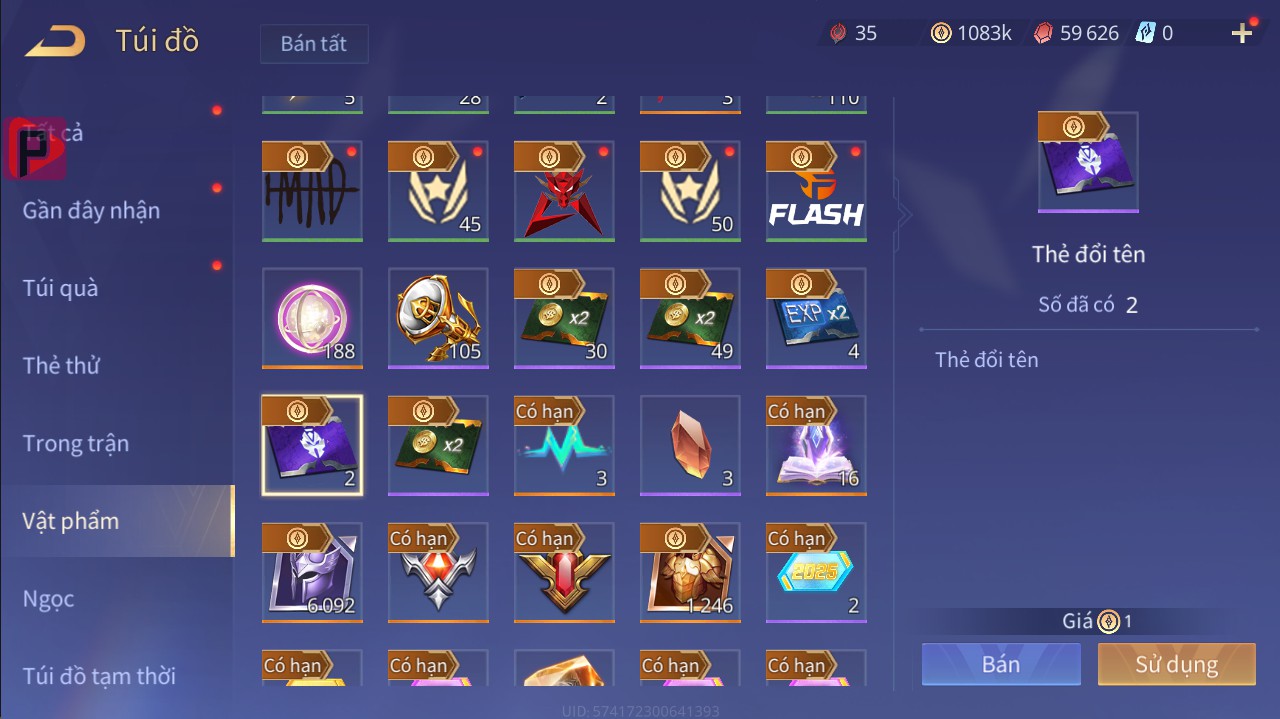Select the red demon emblem item
1280x719 pixels.
564,192
